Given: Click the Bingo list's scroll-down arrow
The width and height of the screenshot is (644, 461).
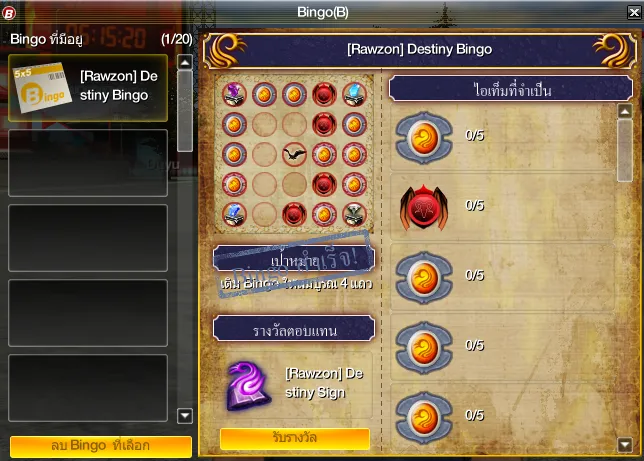Looking at the screenshot, I should point(184,416).
